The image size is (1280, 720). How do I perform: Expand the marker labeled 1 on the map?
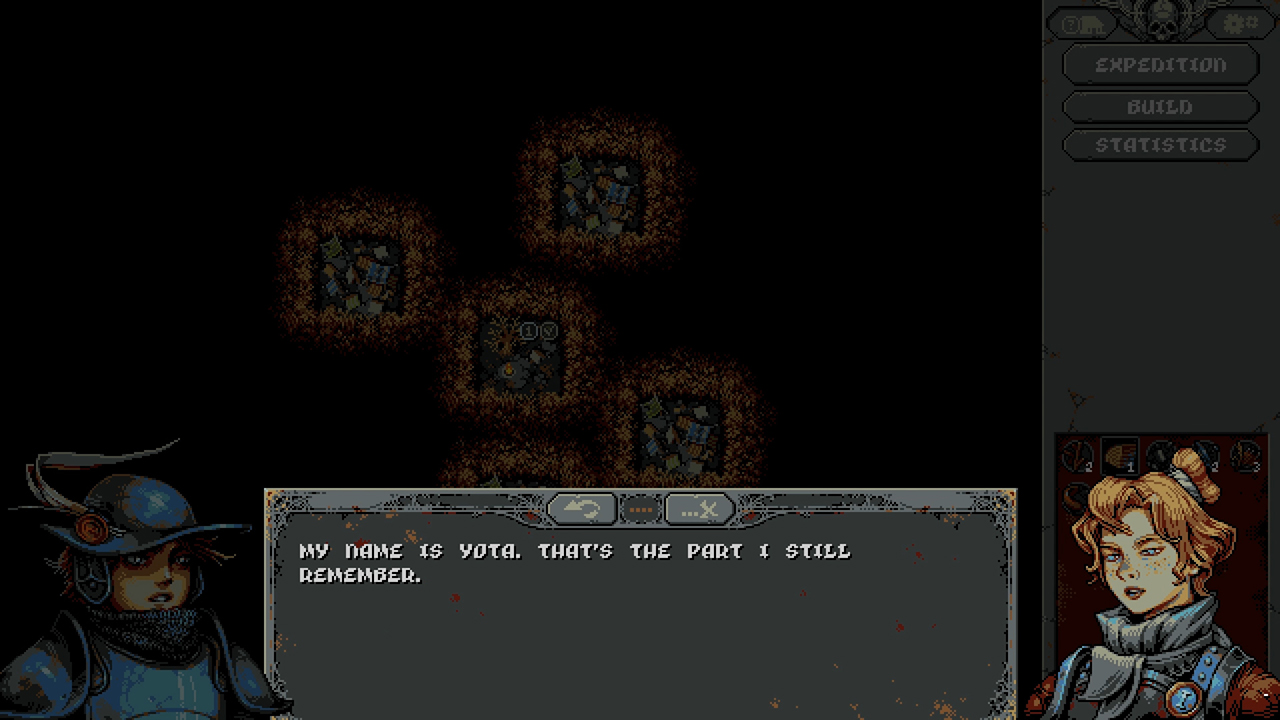529,329
